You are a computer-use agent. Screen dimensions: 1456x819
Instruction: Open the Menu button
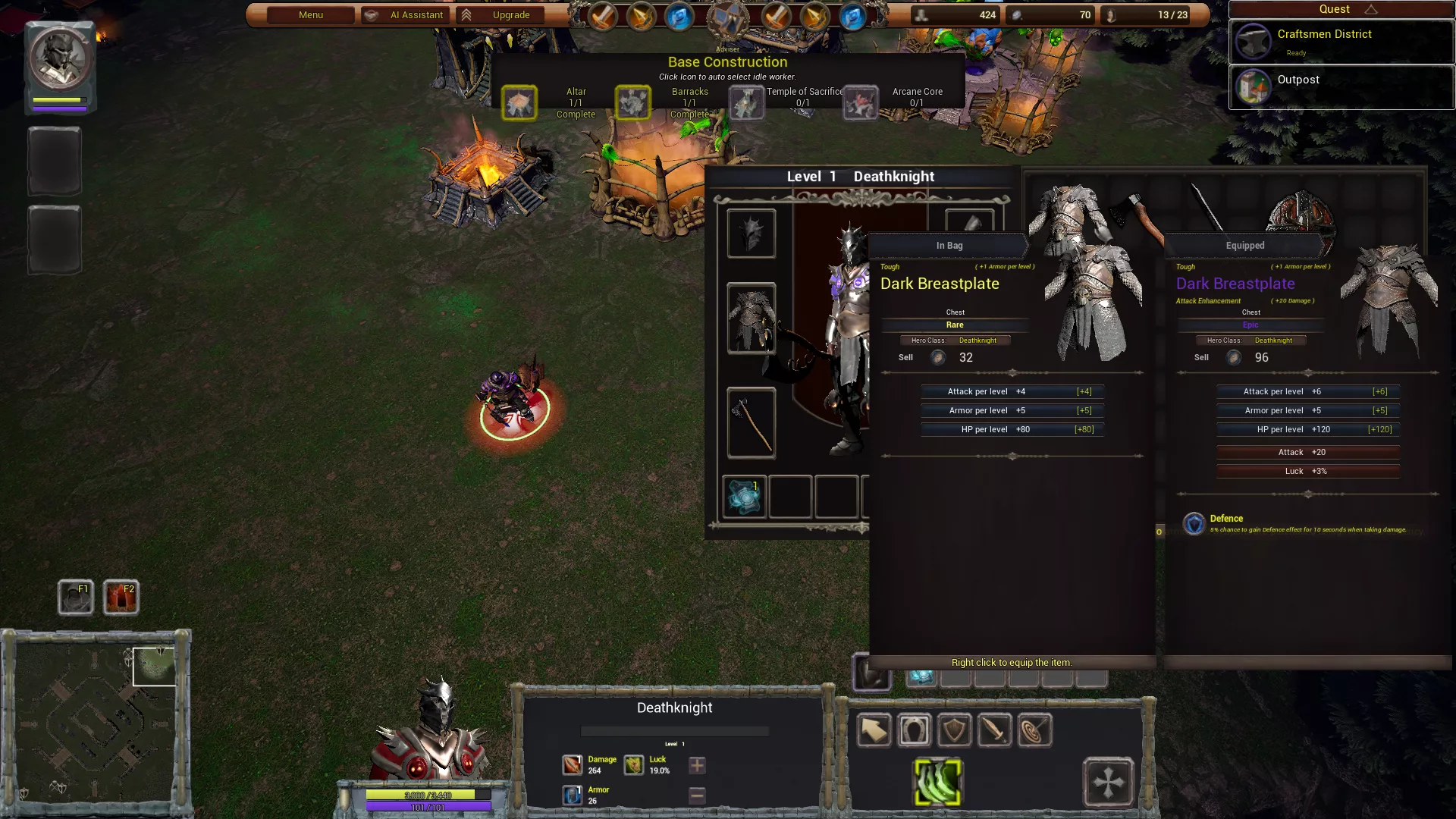point(311,15)
